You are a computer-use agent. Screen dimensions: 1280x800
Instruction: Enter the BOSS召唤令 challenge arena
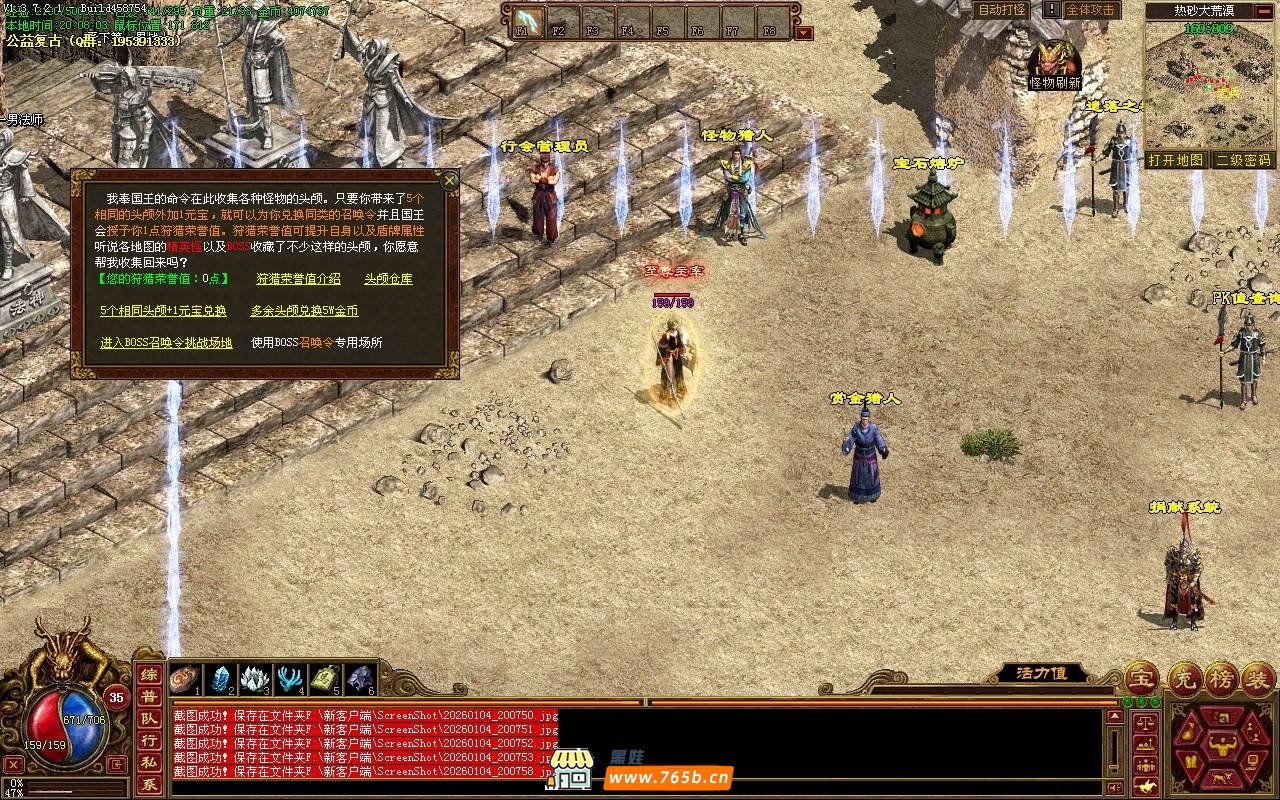[166, 343]
